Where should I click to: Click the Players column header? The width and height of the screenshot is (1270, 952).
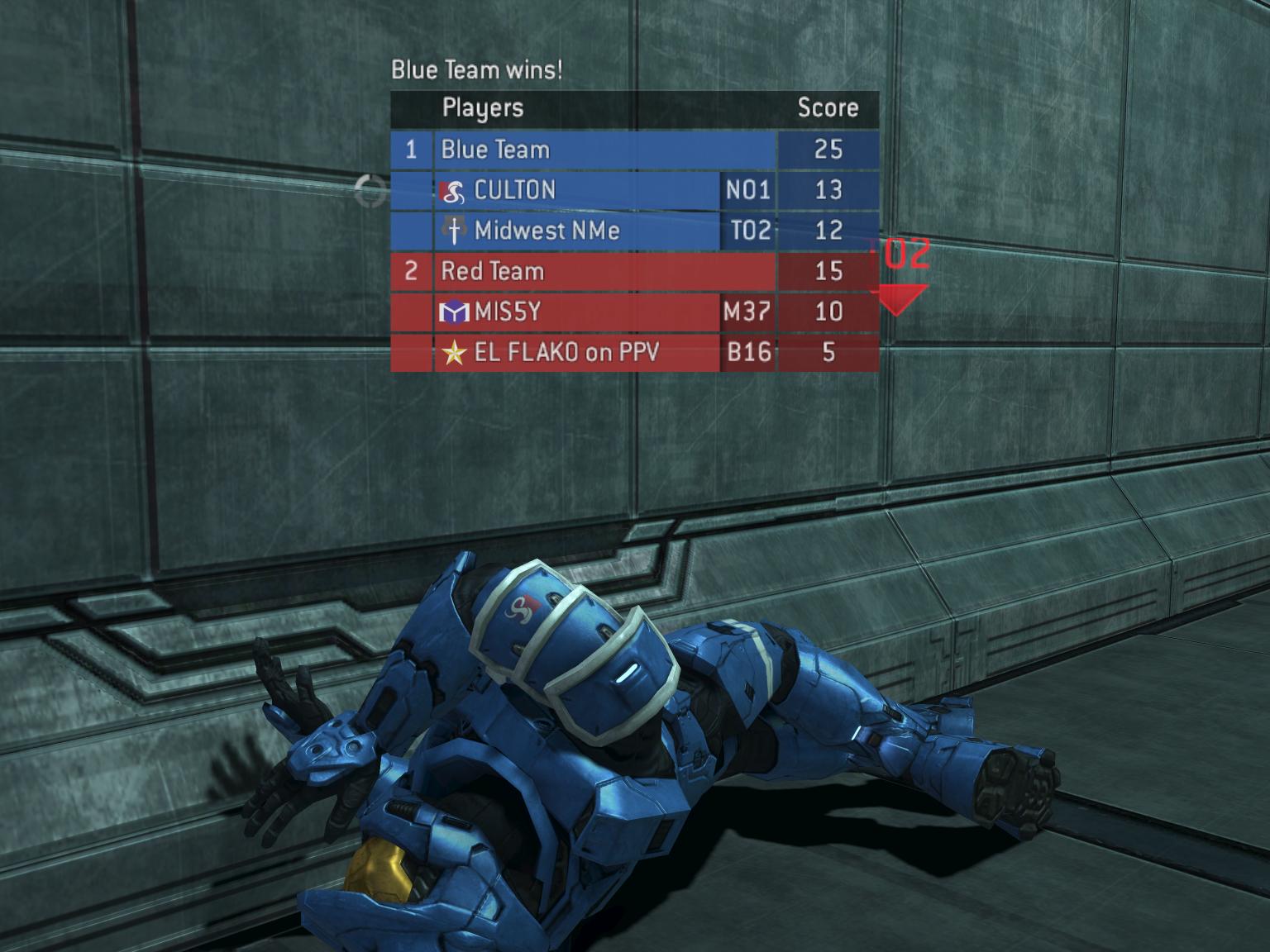[483, 107]
